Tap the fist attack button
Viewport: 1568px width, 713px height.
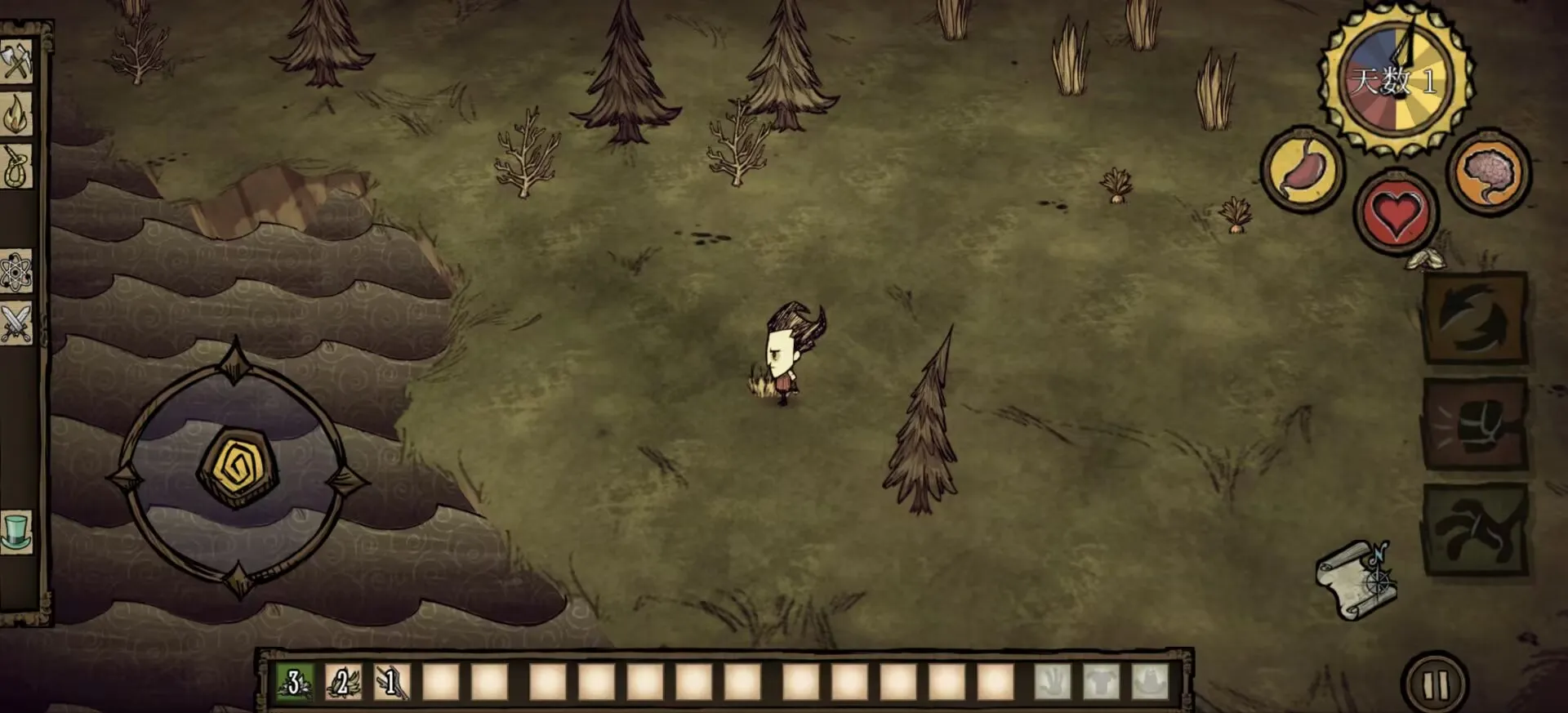click(x=1477, y=423)
